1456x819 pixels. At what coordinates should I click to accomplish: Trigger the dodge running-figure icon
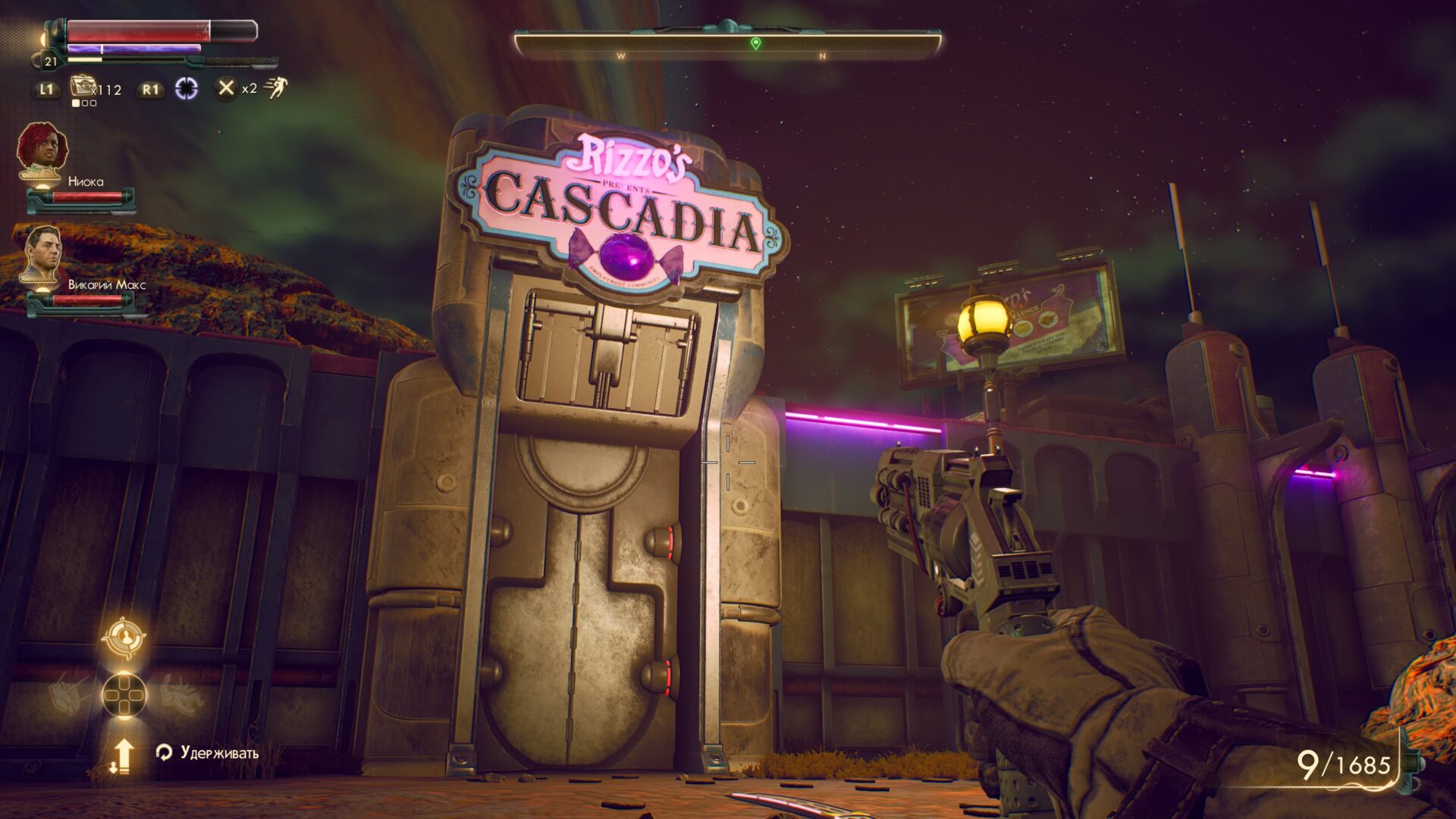(x=277, y=88)
